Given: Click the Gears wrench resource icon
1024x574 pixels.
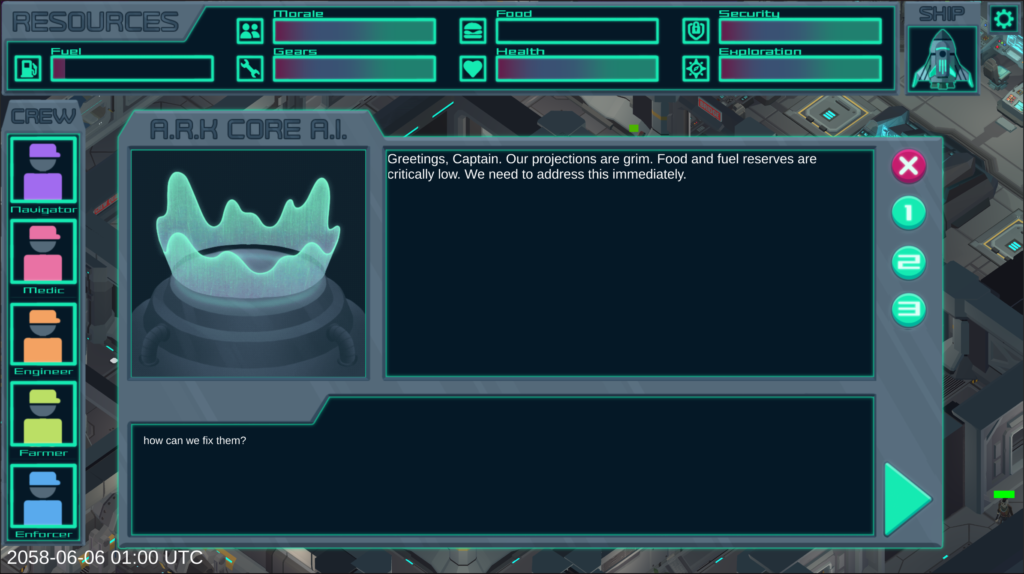Looking at the screenshot, I should tap(250, 68).
